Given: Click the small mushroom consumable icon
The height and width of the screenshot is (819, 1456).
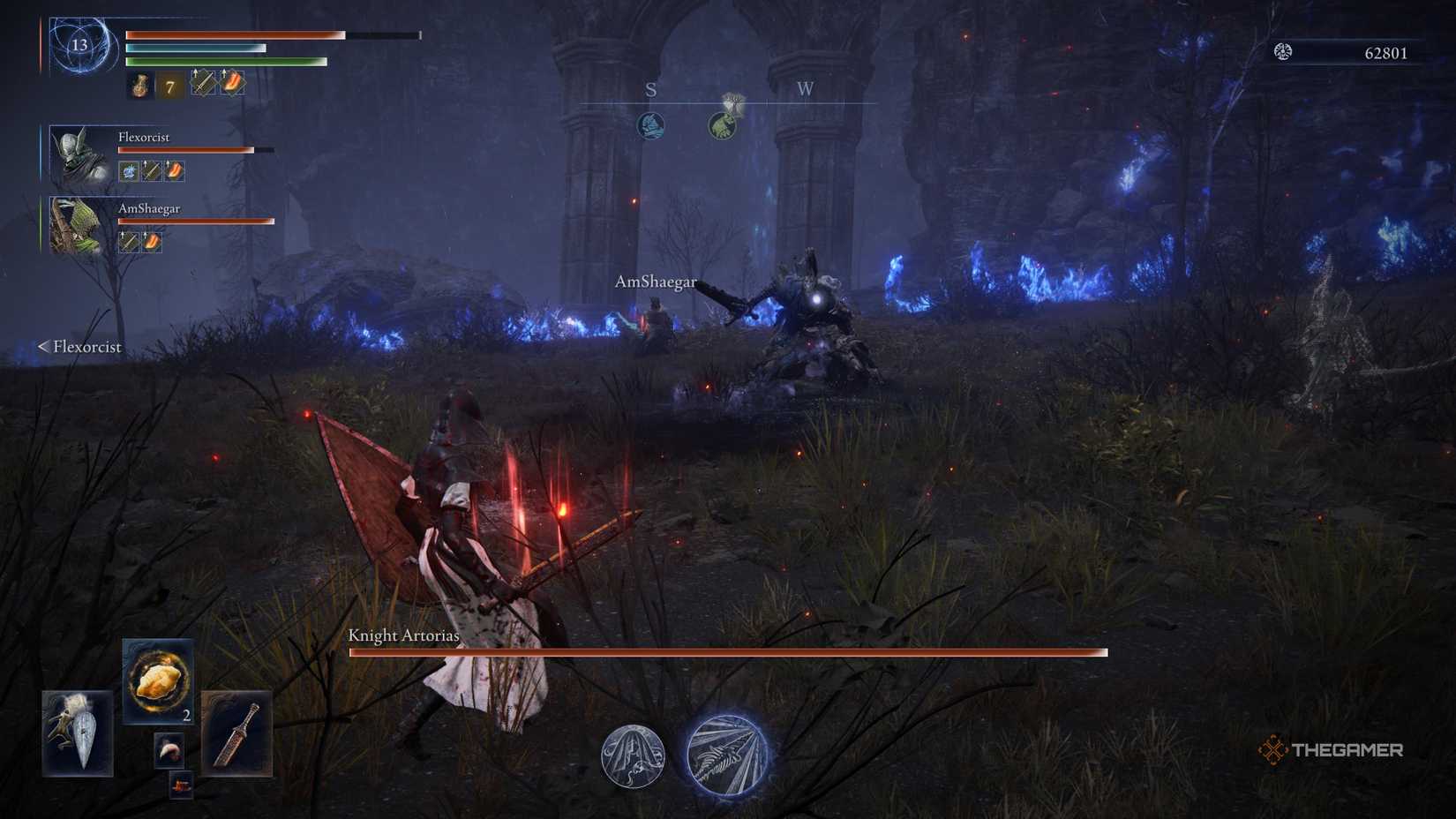Looking at the screenshot, I should [169, 748].
